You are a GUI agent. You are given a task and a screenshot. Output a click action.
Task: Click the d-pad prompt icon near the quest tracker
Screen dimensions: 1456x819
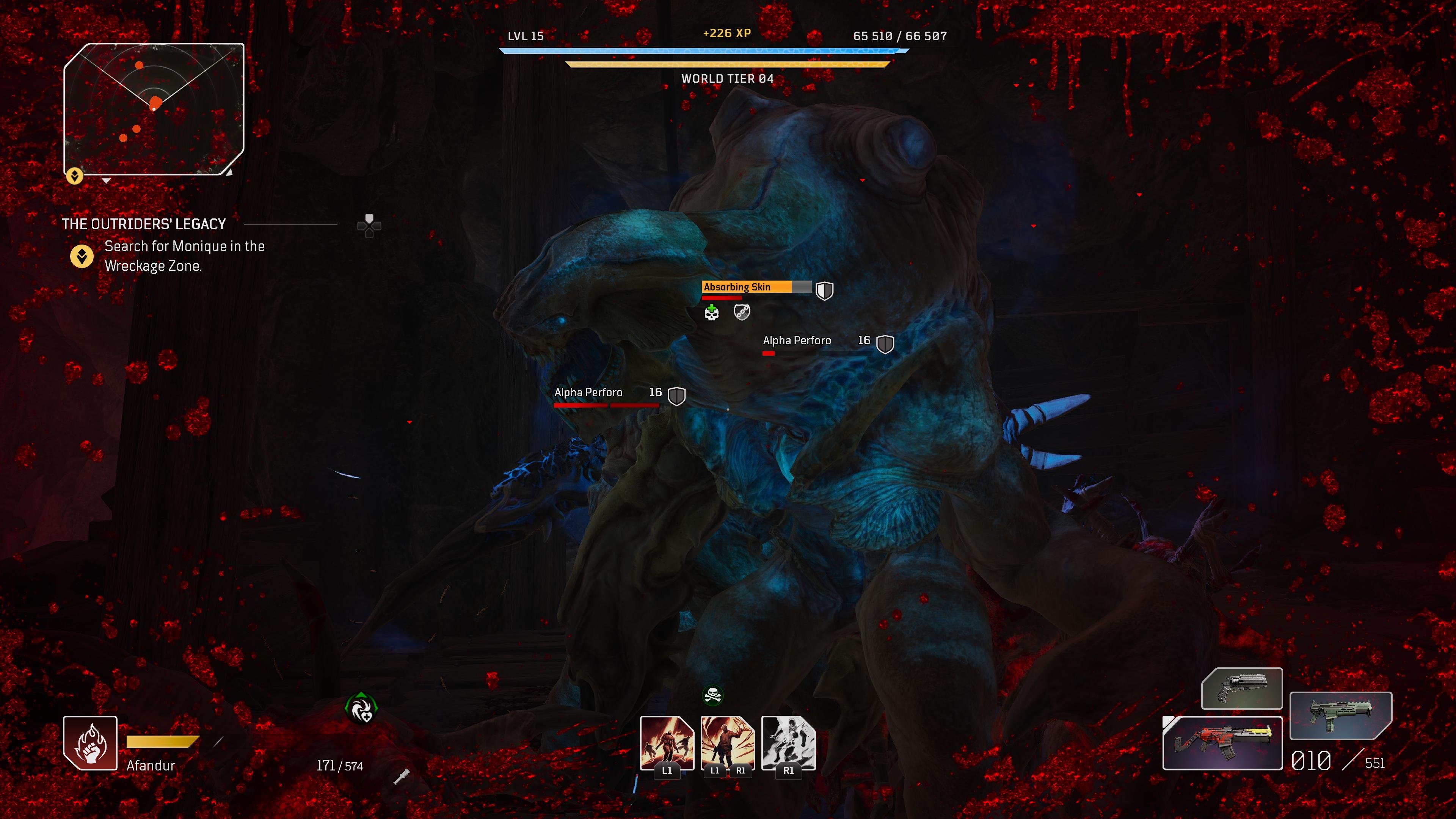(x=369, y=226)
